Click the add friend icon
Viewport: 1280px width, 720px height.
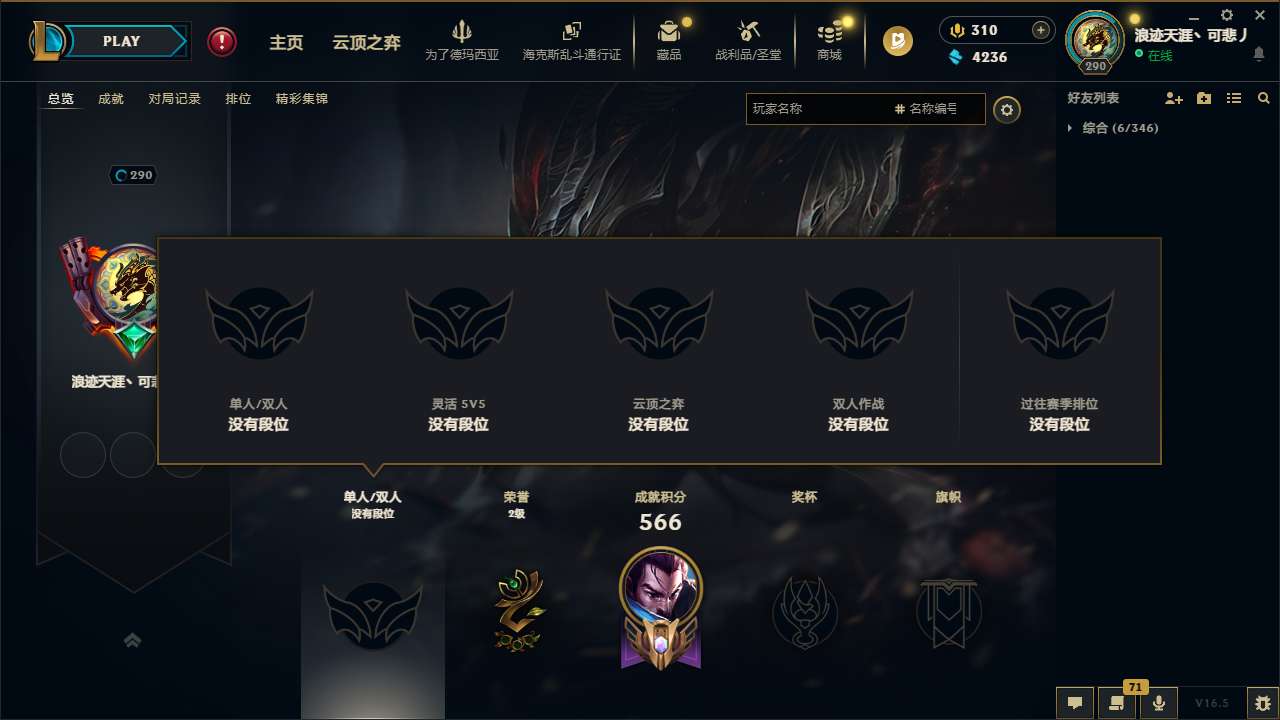pyautogui.click(x=1172, y=98)
